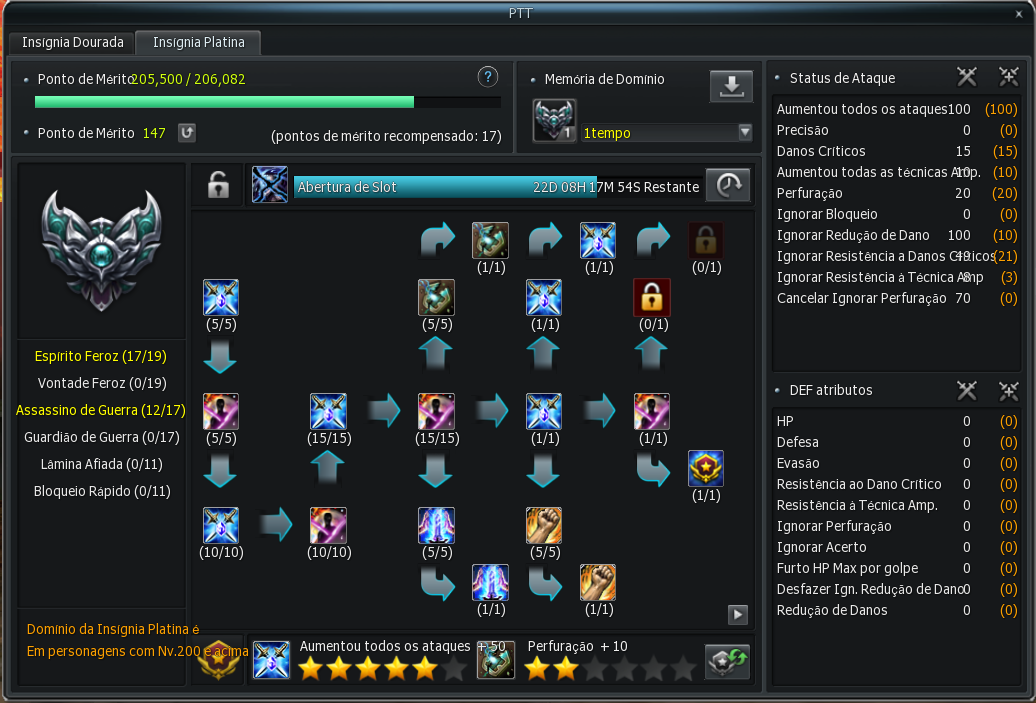This screenshot has width=1036, height=703.
Task: Open Guardião de Guerra (0/17) entry
Action: 100,437
